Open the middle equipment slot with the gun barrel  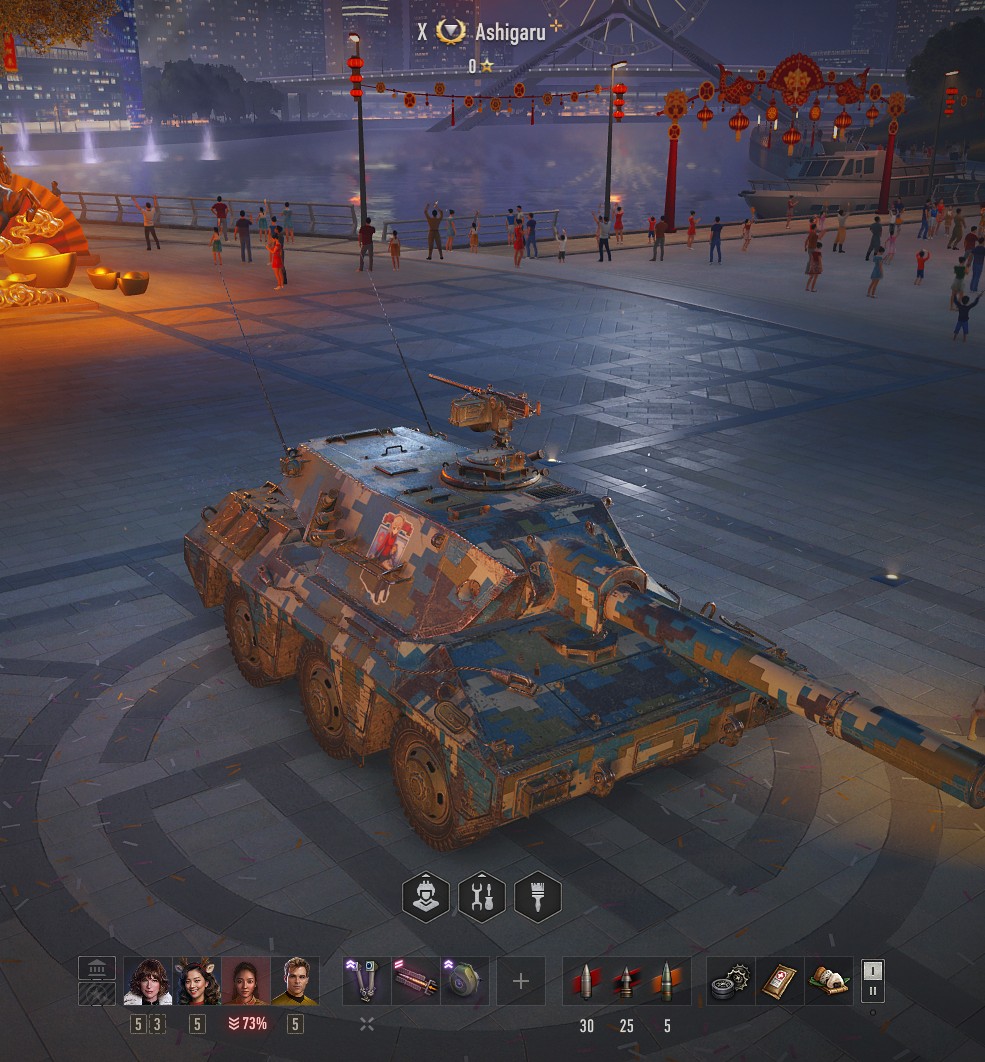416,981
